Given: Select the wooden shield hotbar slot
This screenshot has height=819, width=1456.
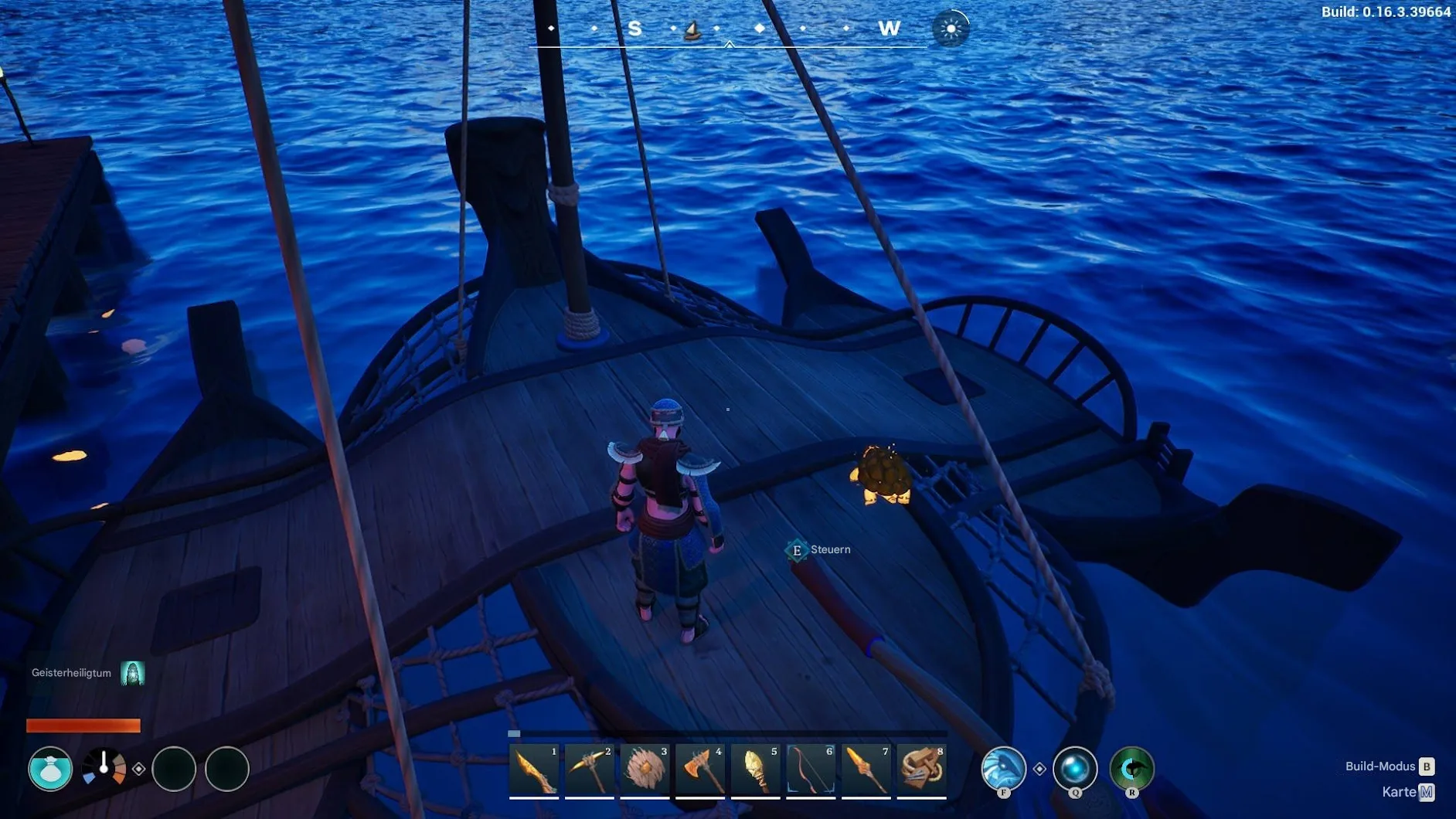Looking at the screenshot, I should coord(645,770).
